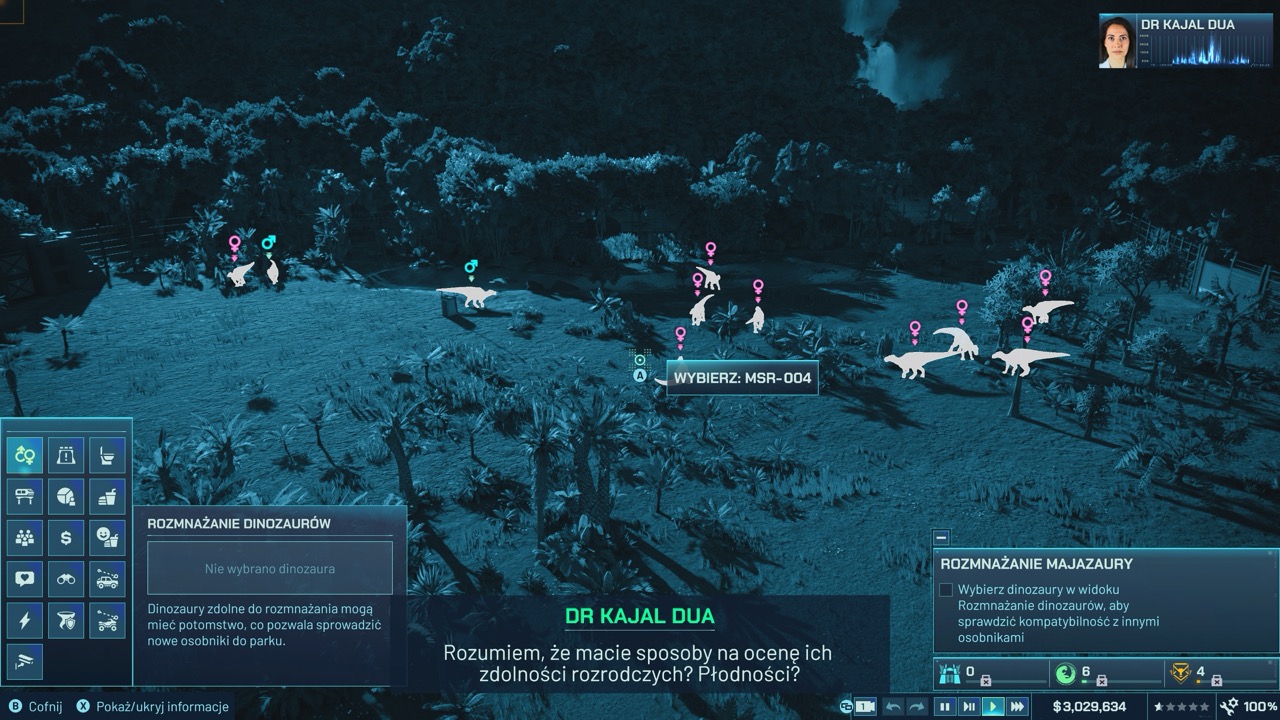The image size is (1280, 720).
Task: Show the heart speech bubble view
Action: (25, 578)
